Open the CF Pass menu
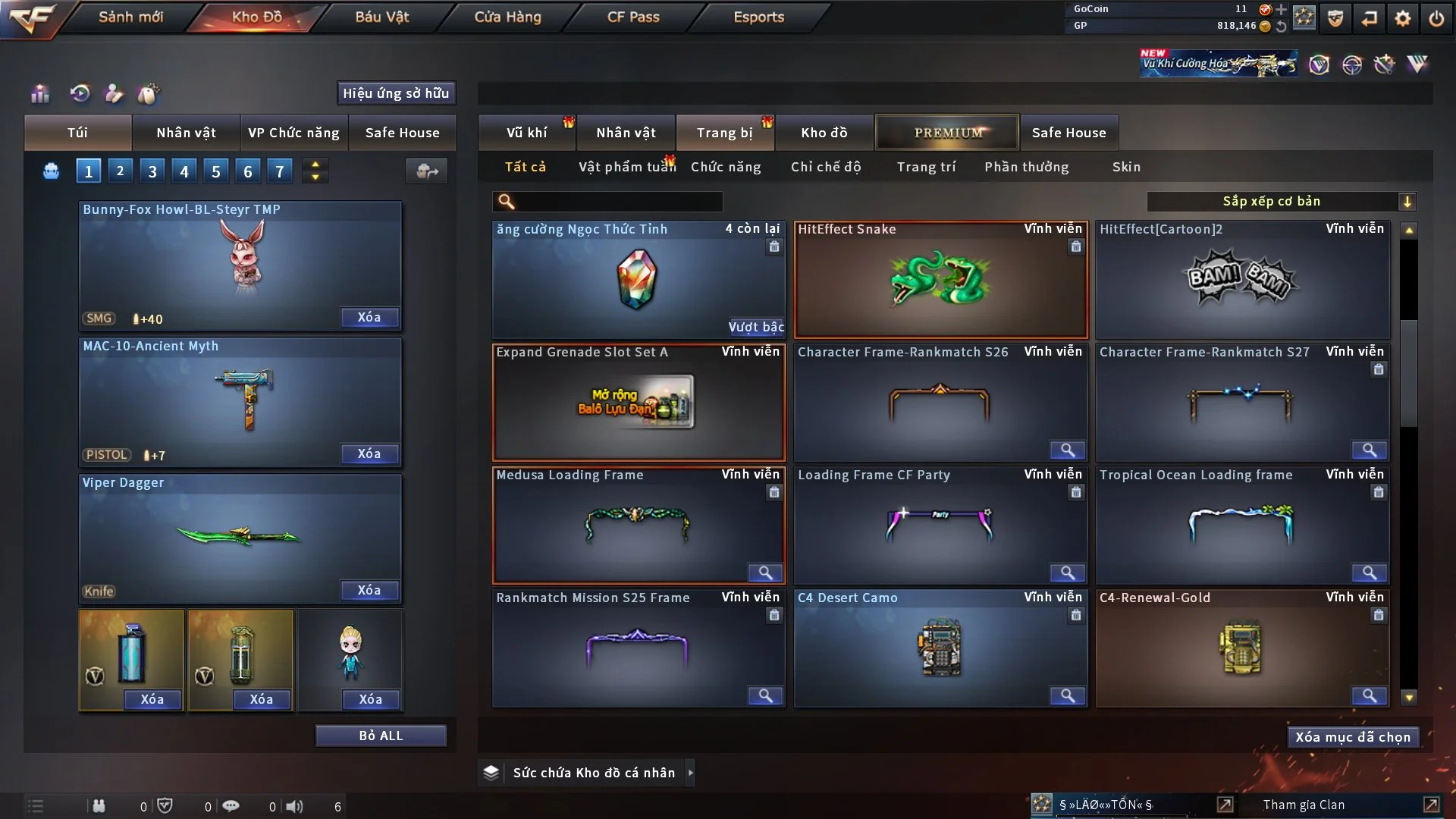 pyautogui.click(x=633, y=17)
